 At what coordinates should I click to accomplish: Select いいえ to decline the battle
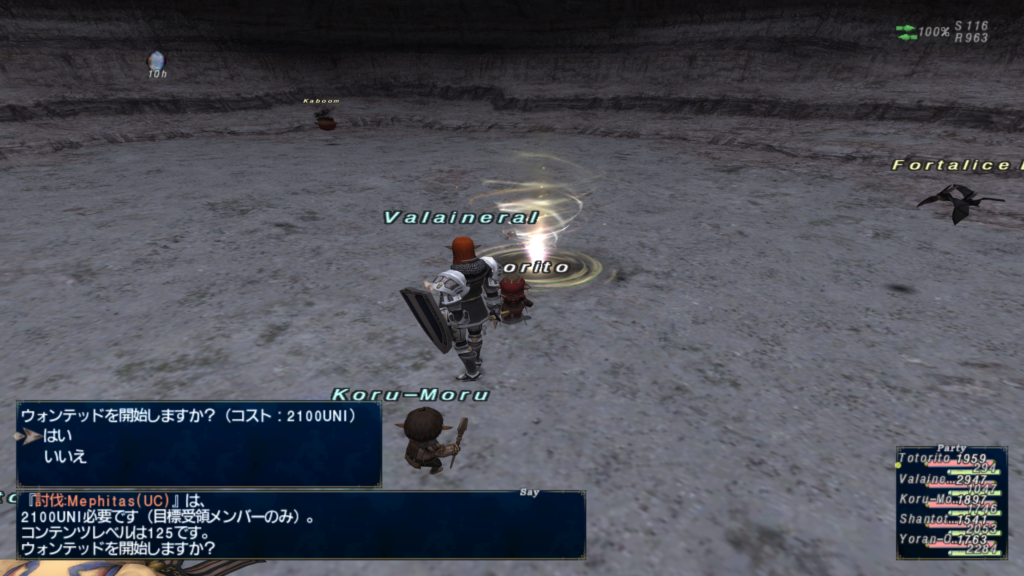point(64,456)
